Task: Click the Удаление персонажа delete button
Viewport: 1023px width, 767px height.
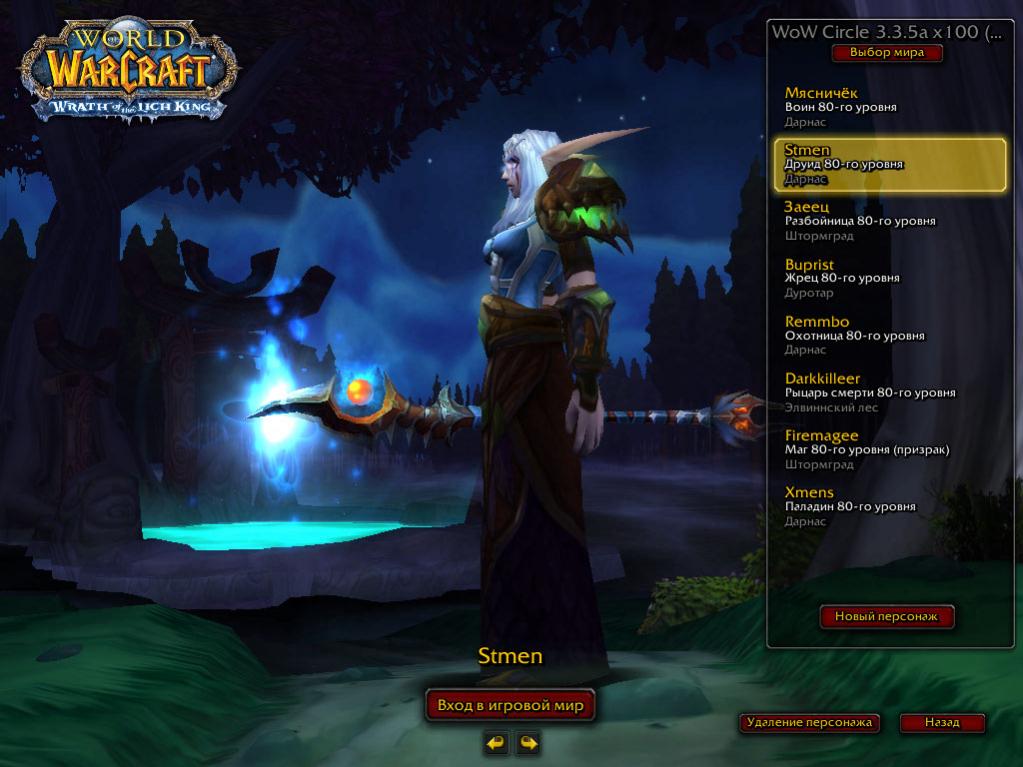Action: [809, 722]
